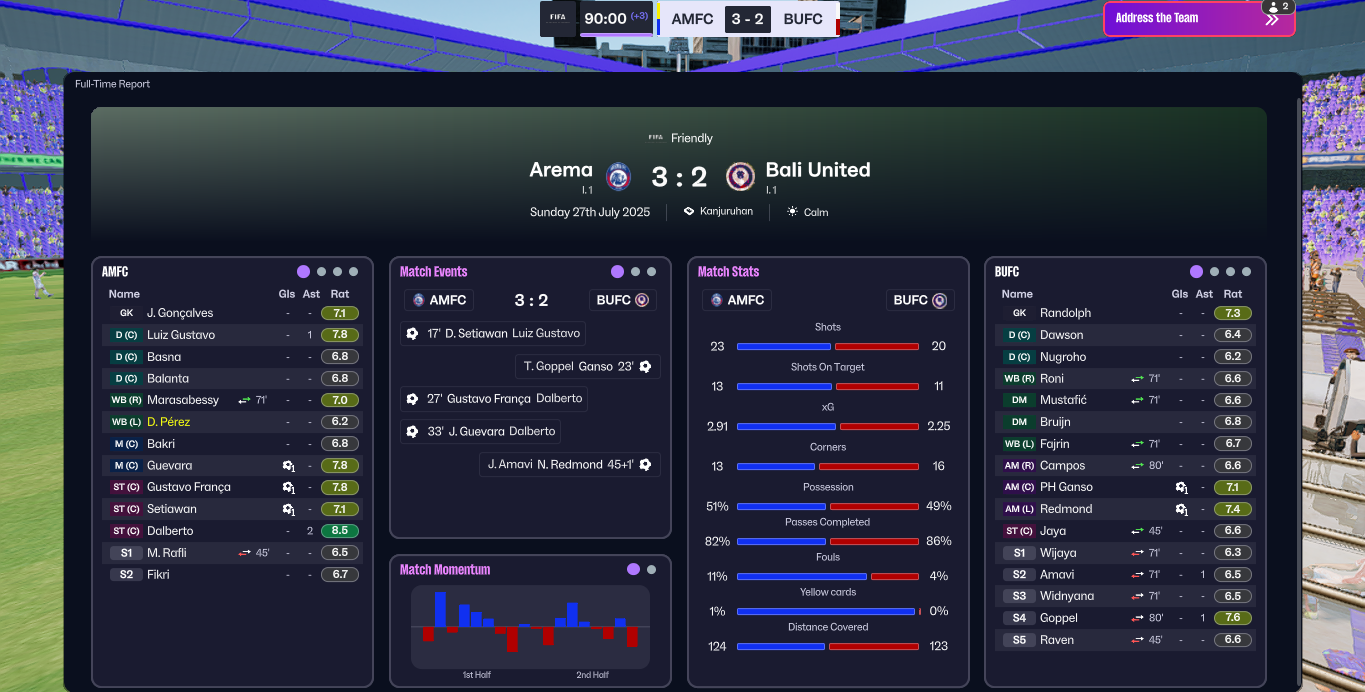Select Dalberto in the AMFC list
1365x692 pixels.
tap(169, 531)
